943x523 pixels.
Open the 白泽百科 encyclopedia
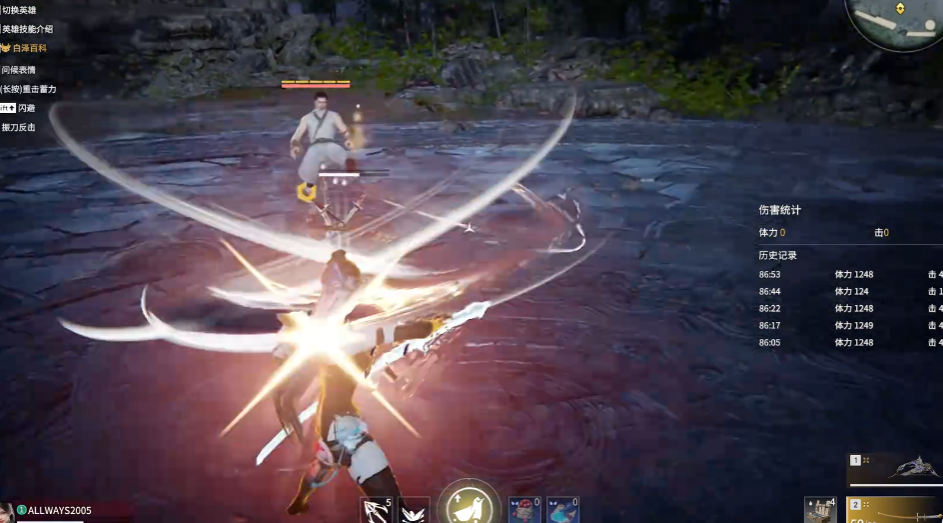coord(28,48)
